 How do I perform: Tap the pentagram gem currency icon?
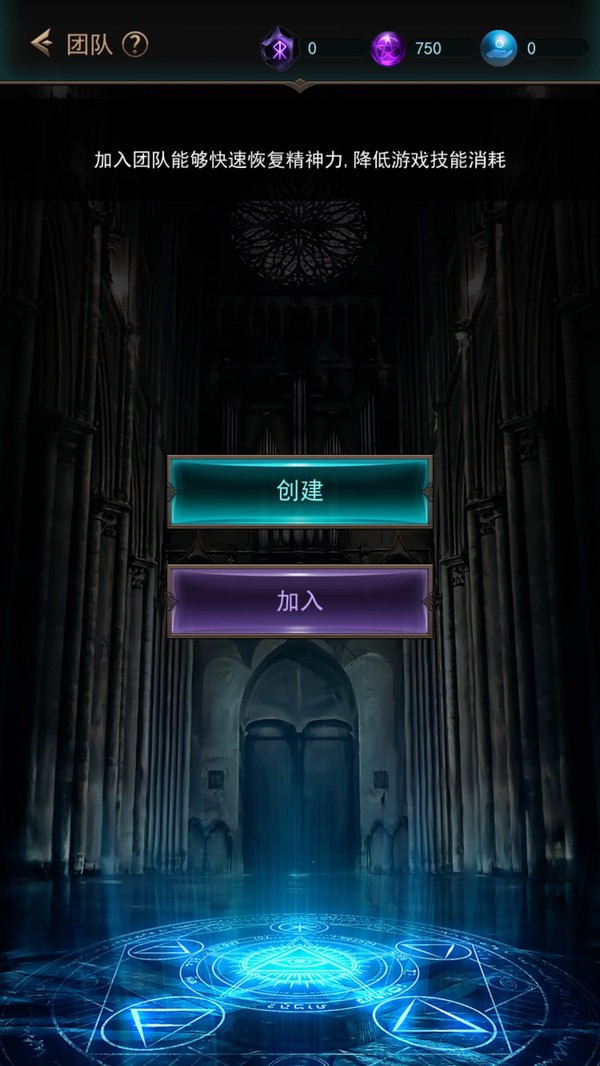388,48
